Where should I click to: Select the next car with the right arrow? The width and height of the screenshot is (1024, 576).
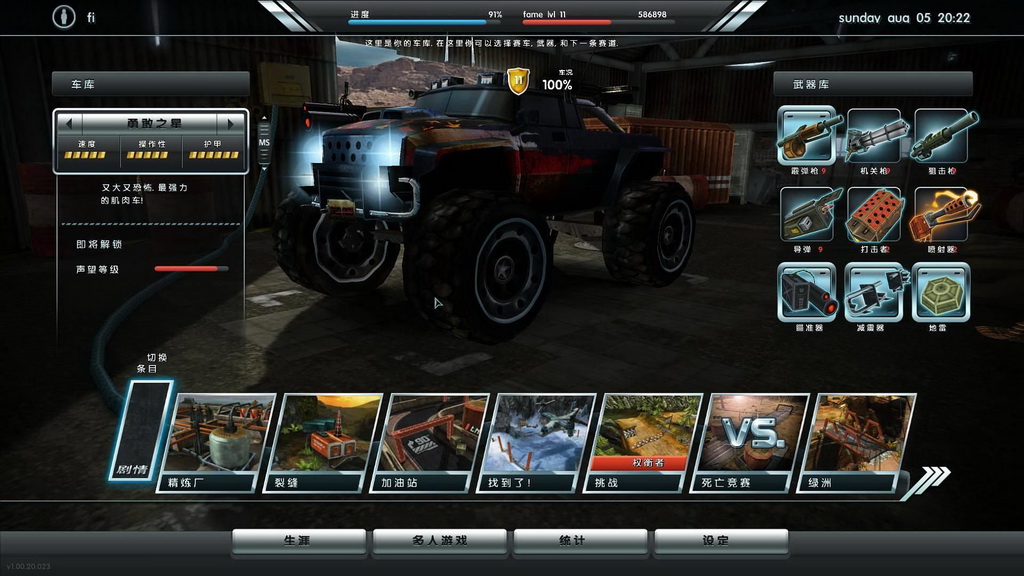coord(232,123)
